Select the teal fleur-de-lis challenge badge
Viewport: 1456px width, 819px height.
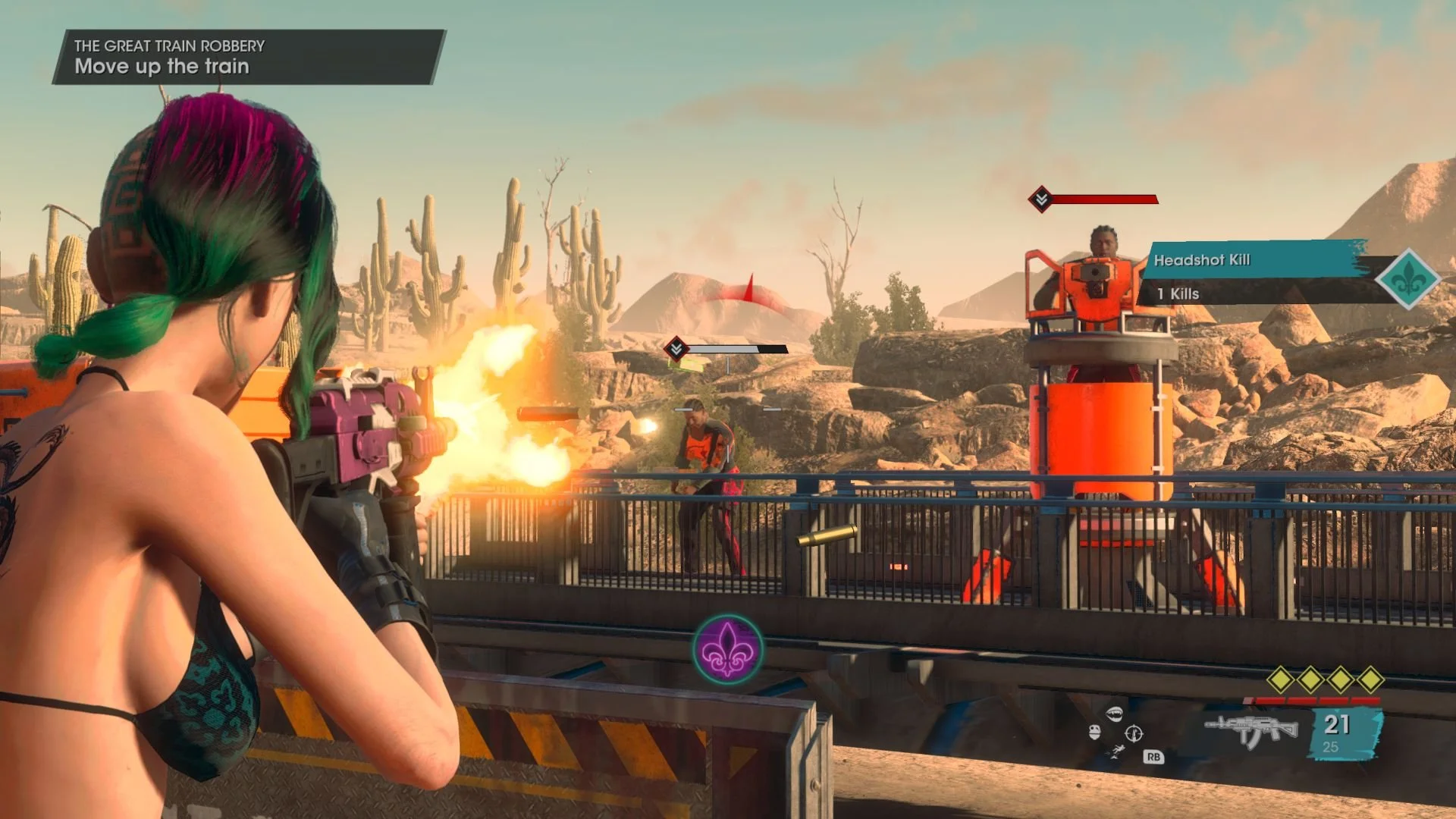coord(1408,279)
